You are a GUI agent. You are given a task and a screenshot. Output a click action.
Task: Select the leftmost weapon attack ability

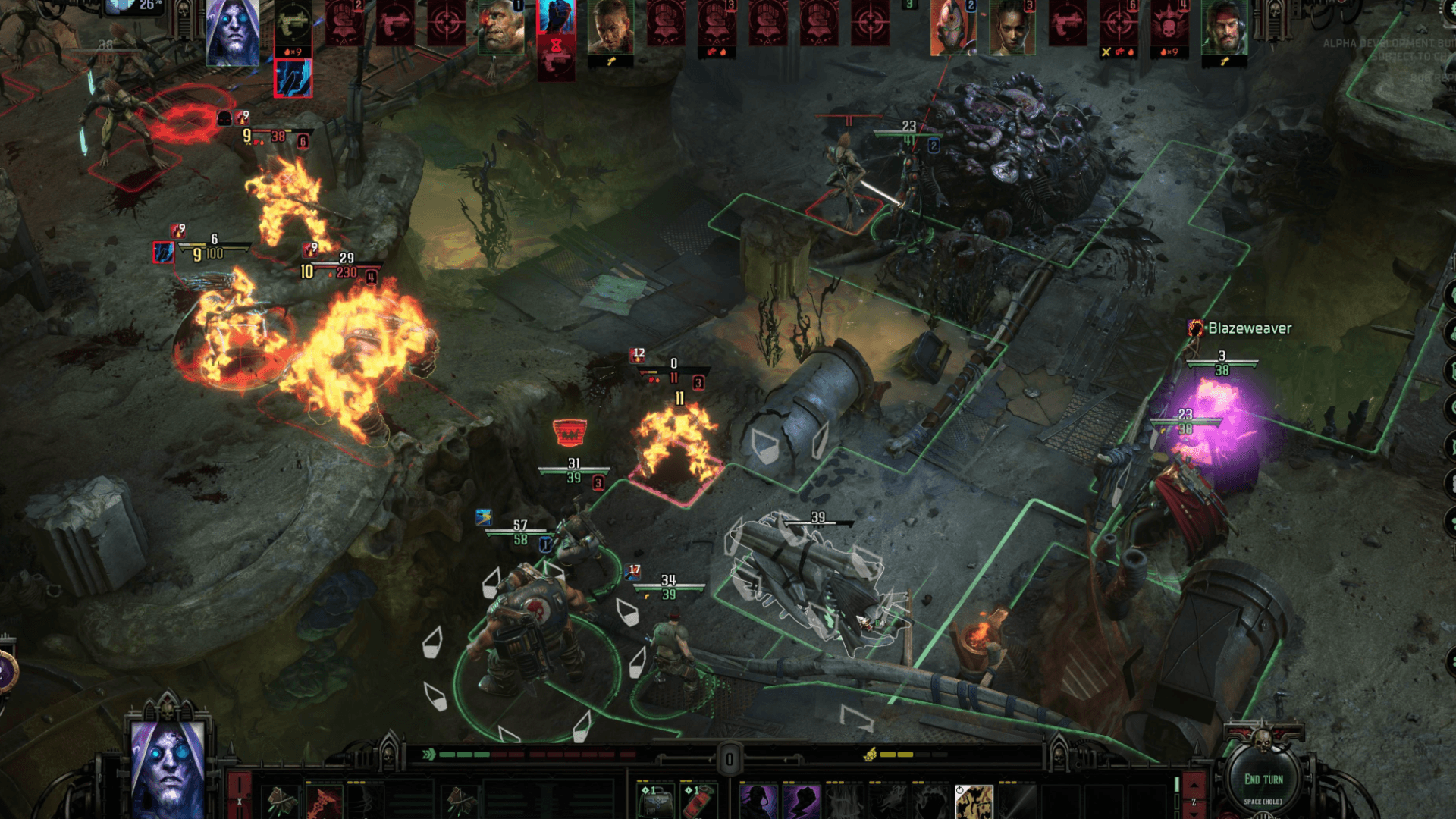coord(282,802)
